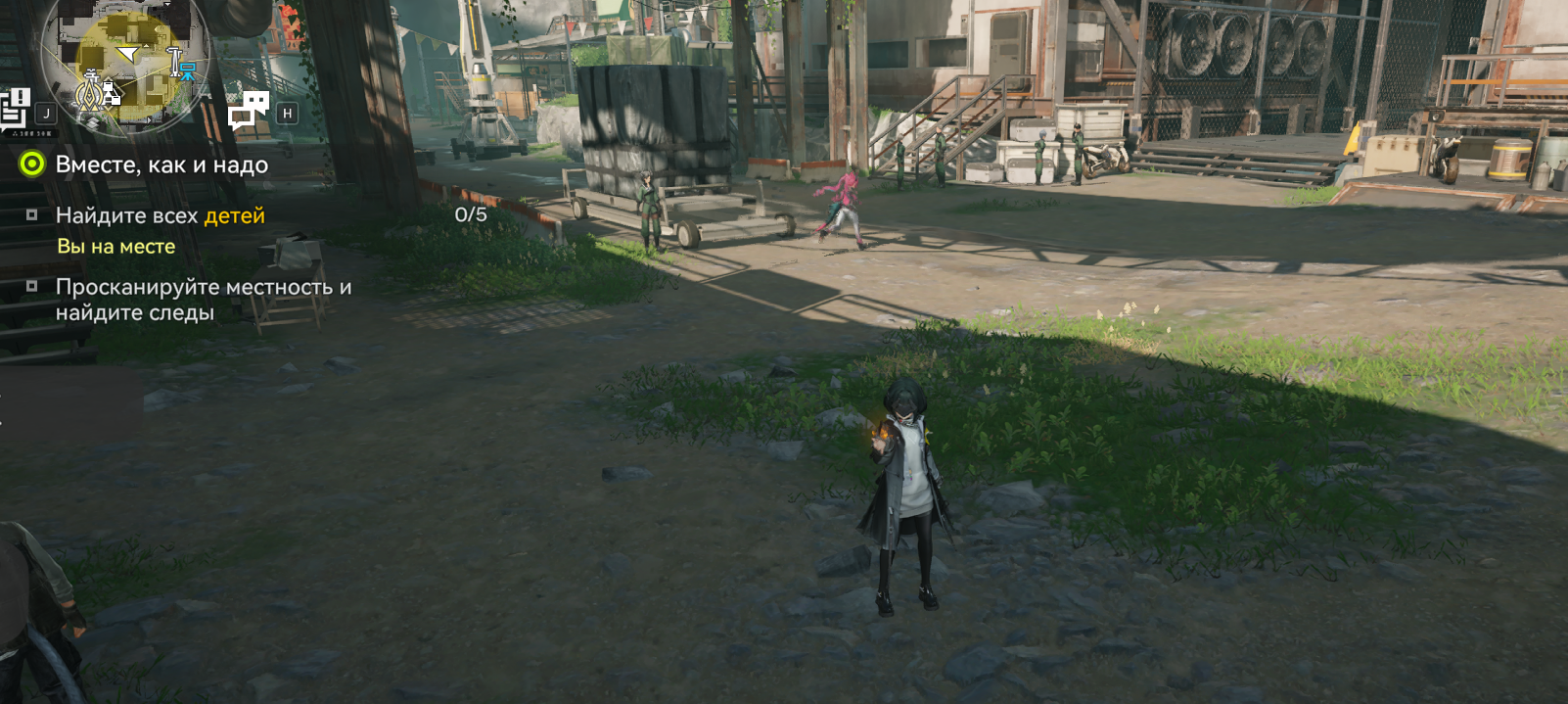Viewport: 1568px width, 704px height.
Task: Select the "Вместе, как и надо" quest tracker title
Action: 161,164
